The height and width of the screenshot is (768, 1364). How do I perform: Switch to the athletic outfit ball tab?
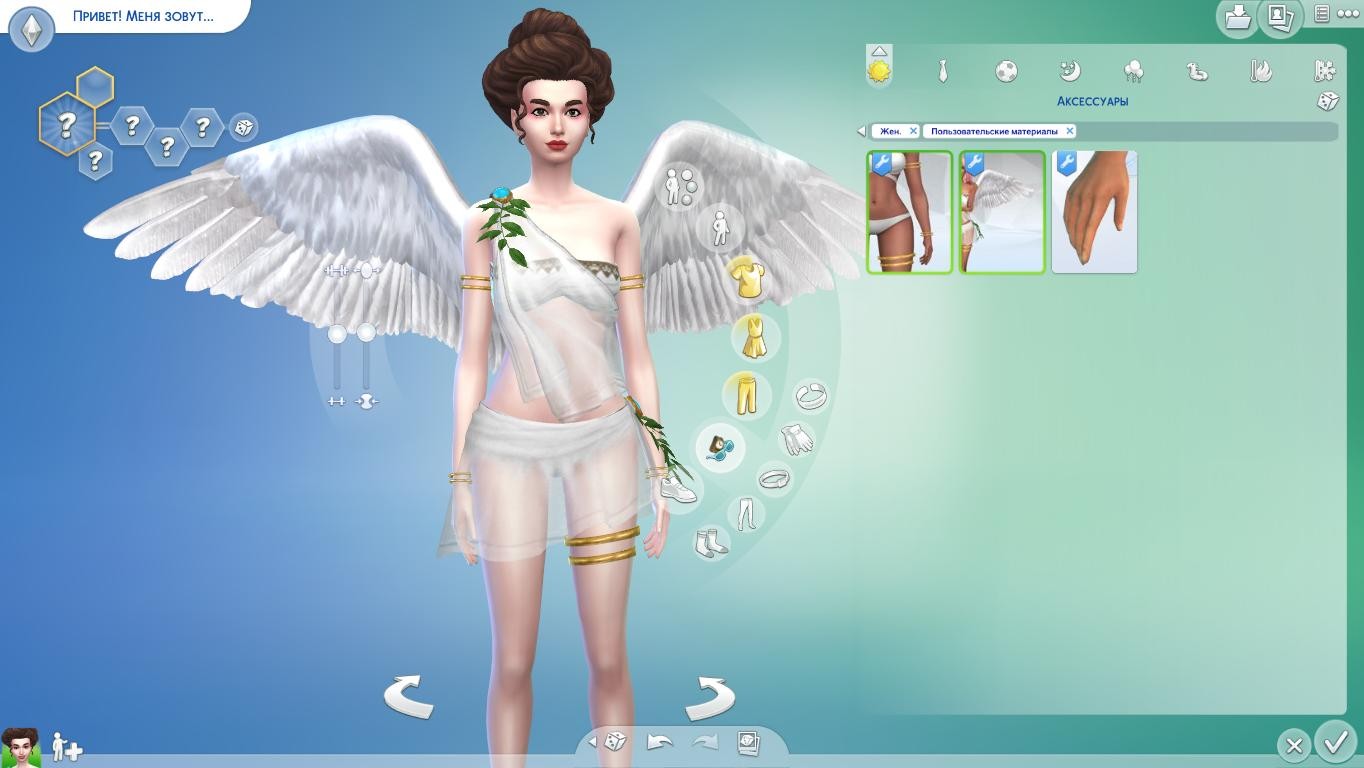(1007, 71)
